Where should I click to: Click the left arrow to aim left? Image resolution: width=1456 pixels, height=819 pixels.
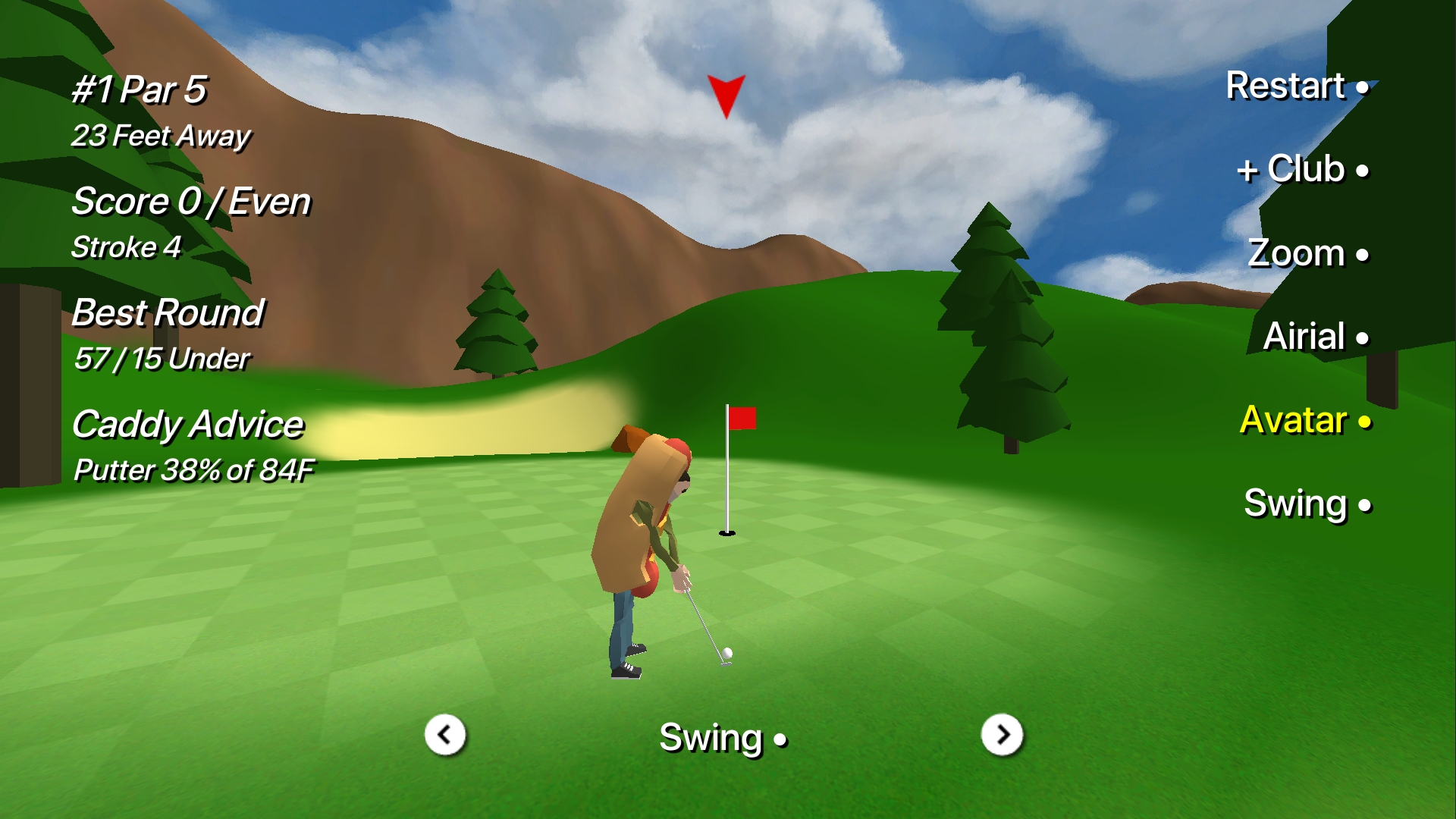coord(444,735)
